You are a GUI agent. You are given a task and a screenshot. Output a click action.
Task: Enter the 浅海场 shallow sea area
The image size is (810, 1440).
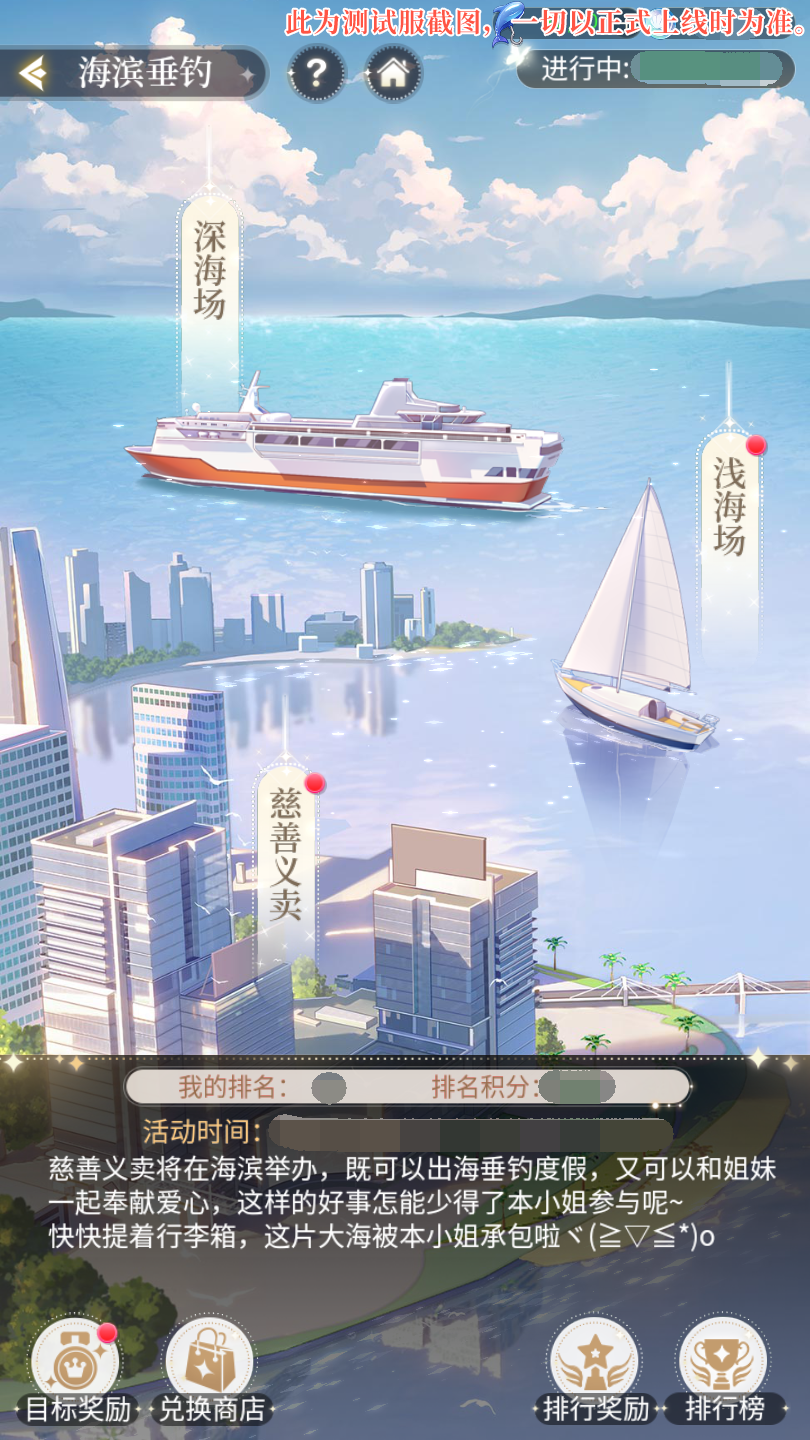pyautogui.click(x=730, y=507)
